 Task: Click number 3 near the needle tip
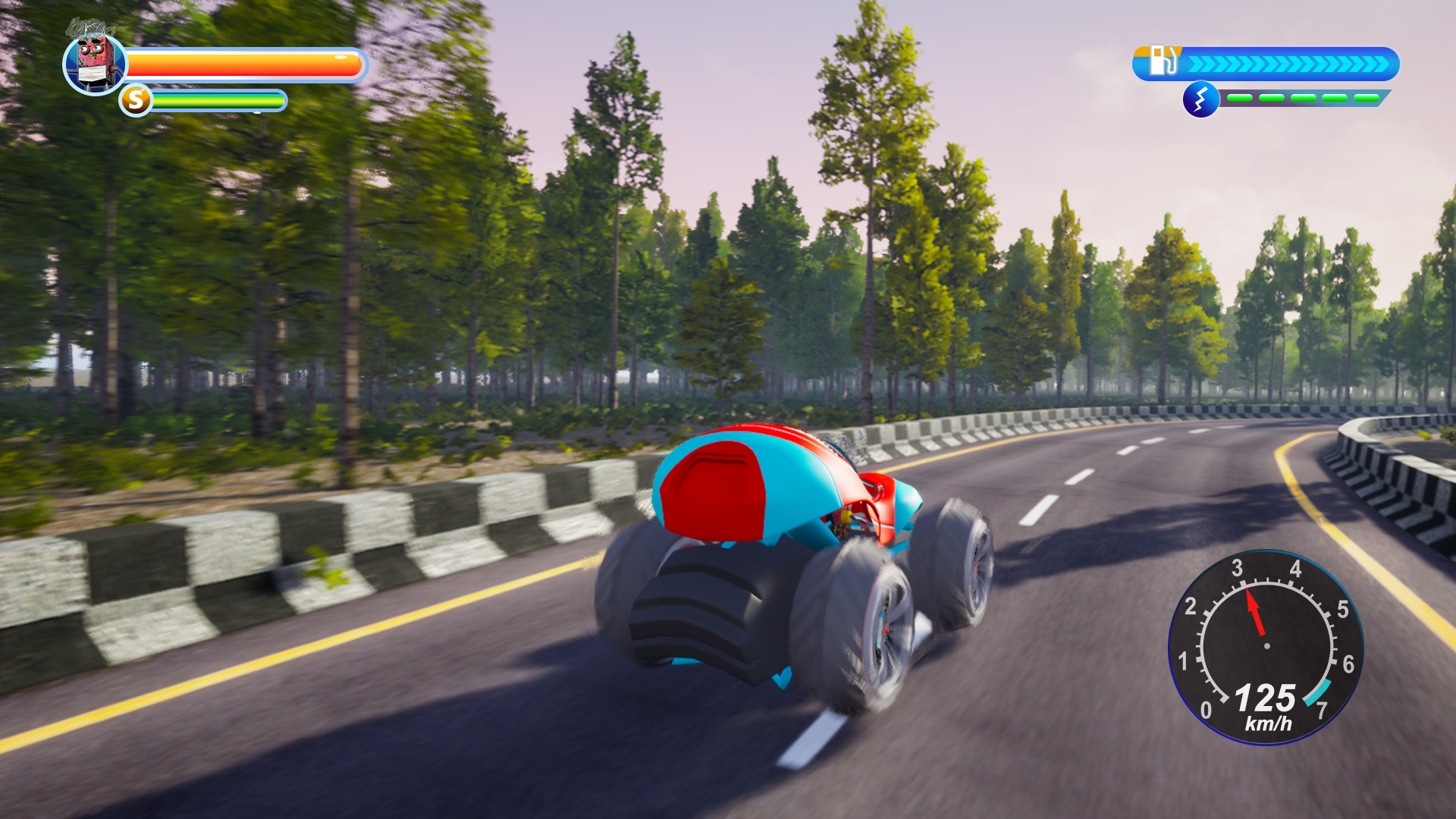pyautogui.click(x=1238, y=566)
